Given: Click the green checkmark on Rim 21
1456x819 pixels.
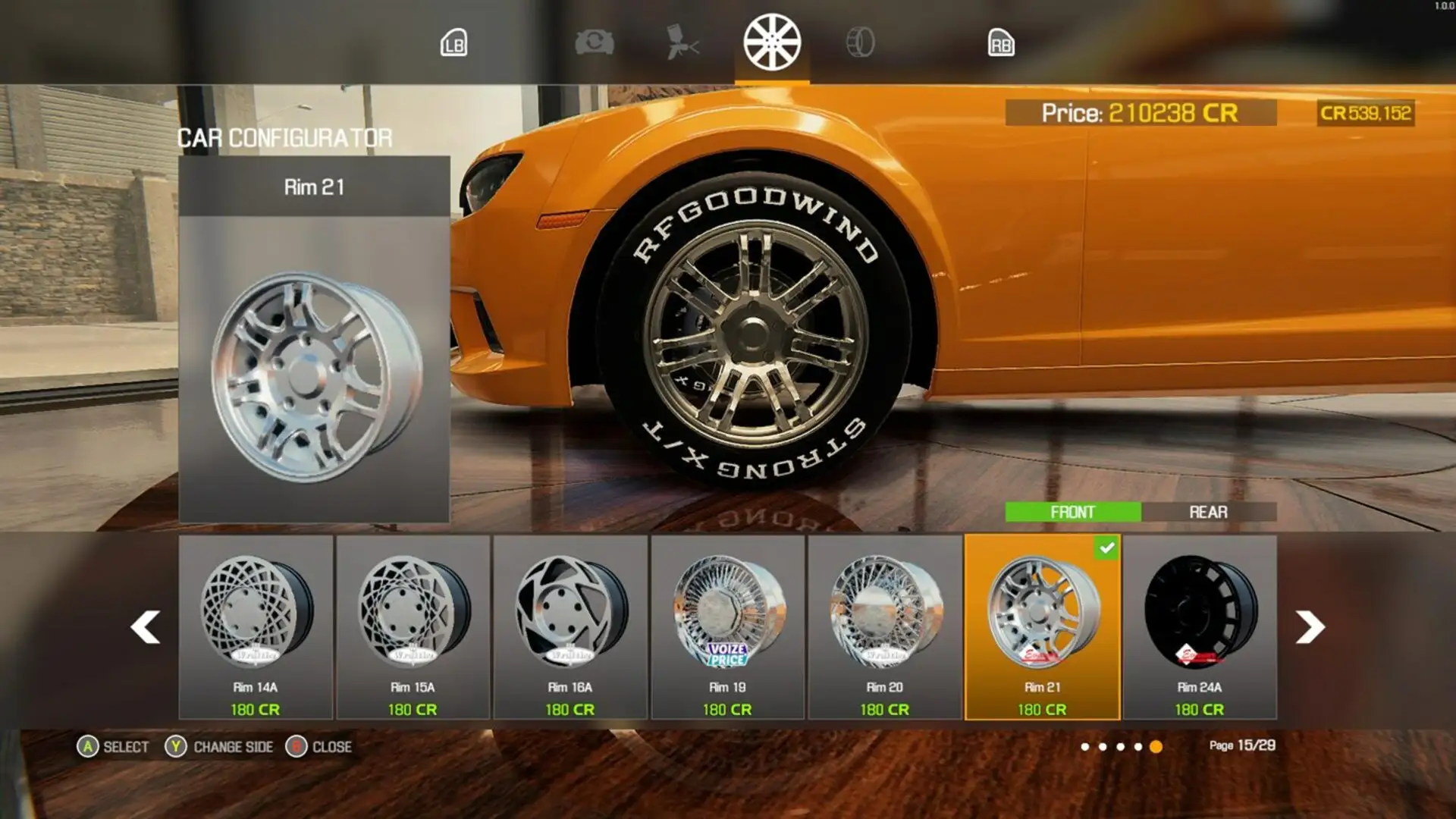Looking at the screenshot, I should tap(1106, 549).
